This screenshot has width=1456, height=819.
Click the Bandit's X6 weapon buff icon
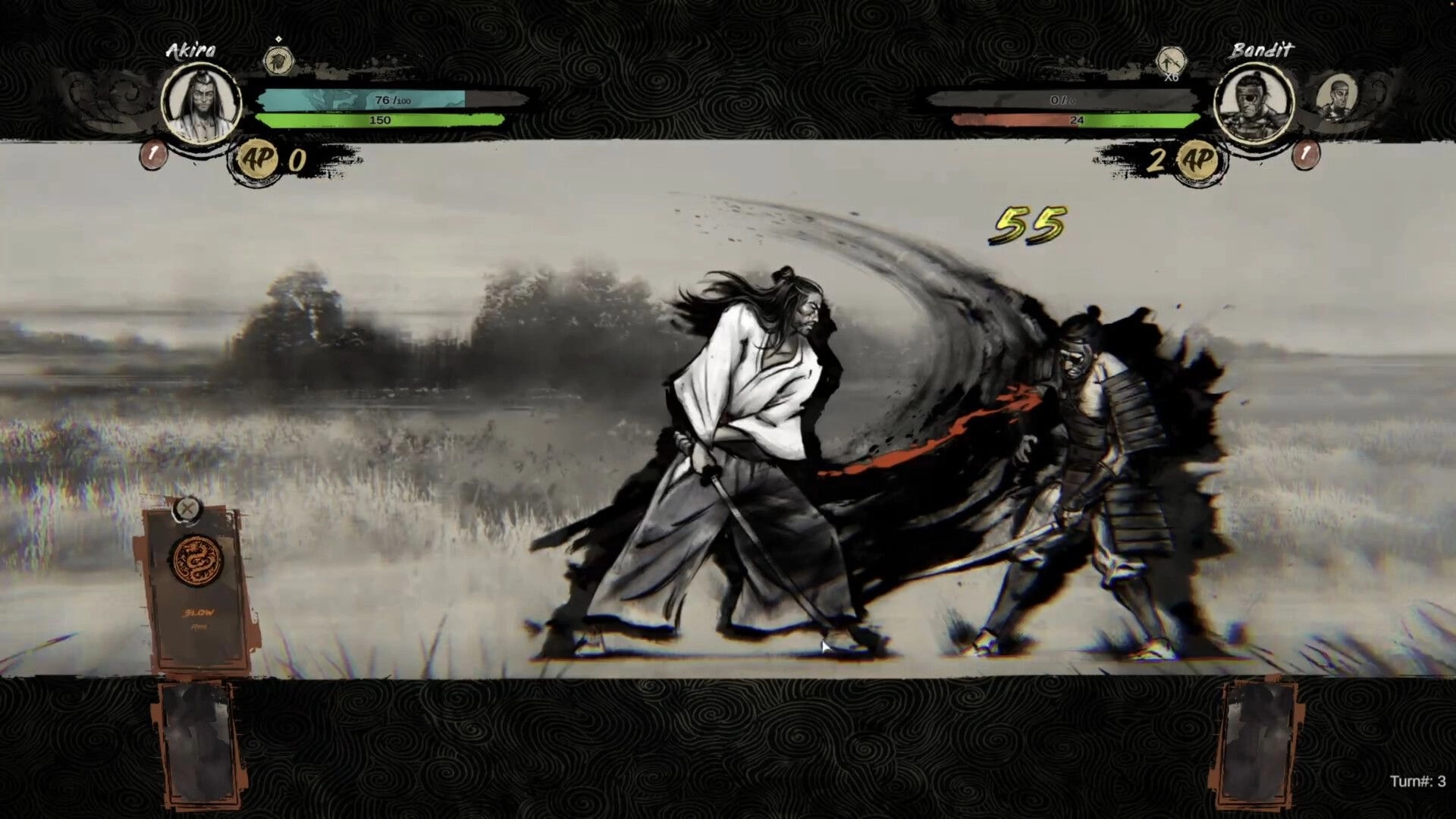click(1170, 61)
